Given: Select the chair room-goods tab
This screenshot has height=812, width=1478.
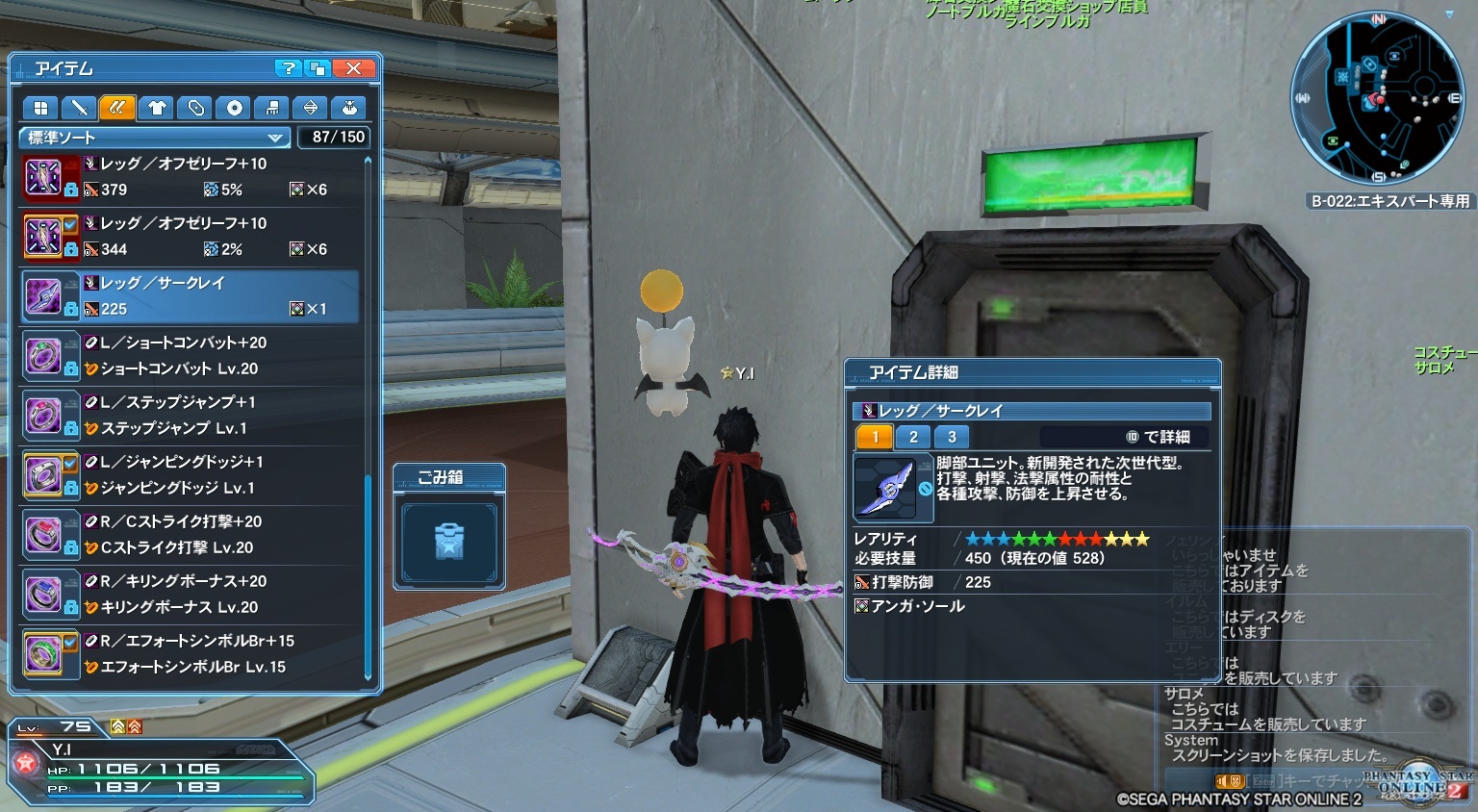Looking at the screenshot, I should 272,108.
